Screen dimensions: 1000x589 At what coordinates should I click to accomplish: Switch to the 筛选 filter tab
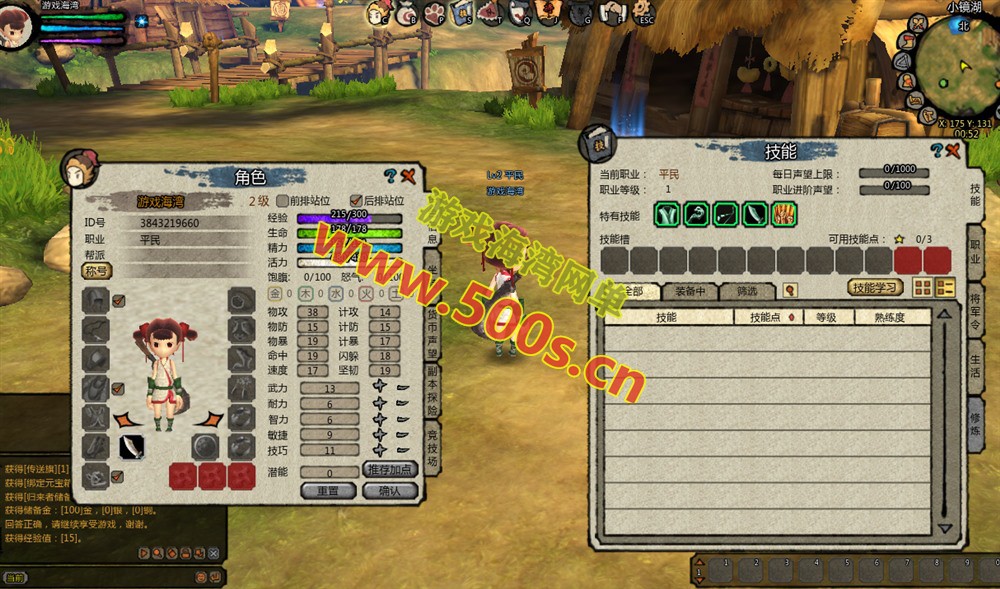(x=747, y=291)
